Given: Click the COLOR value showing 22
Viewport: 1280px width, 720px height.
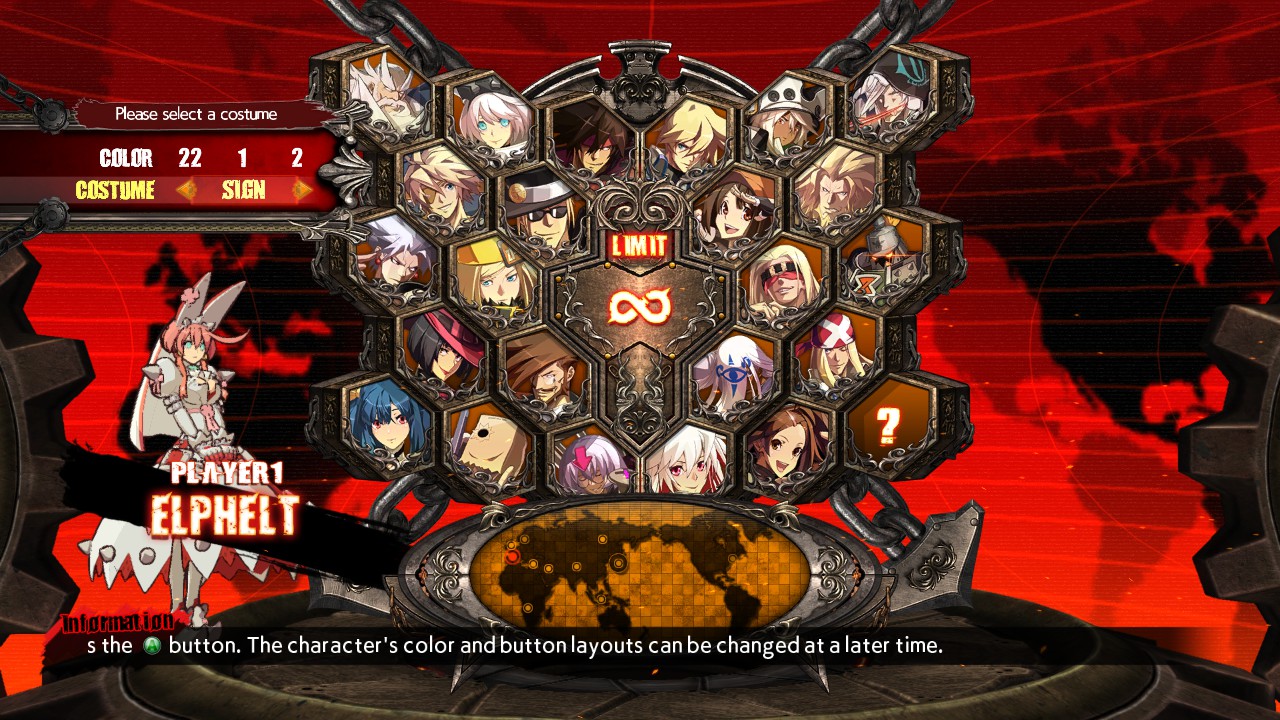Looking at the screenshot, I should pyautogui.click(x=190, y=158).
